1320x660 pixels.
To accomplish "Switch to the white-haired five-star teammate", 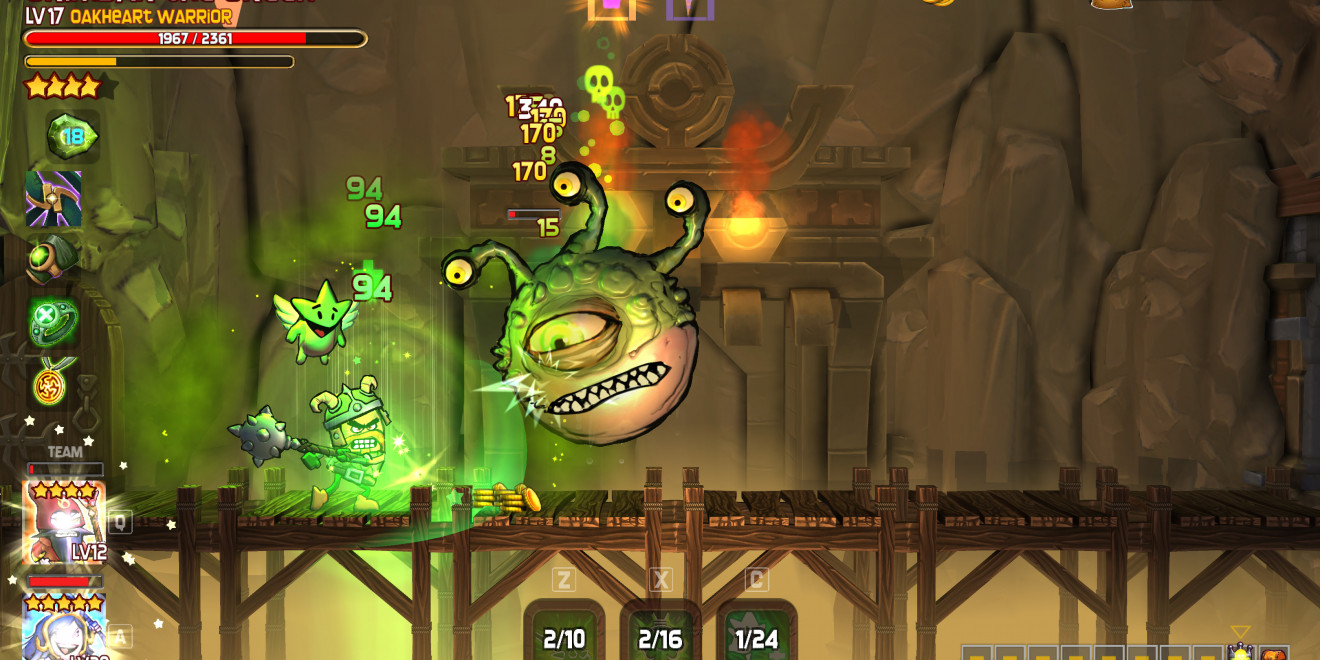I will click(x=64, y=628).
